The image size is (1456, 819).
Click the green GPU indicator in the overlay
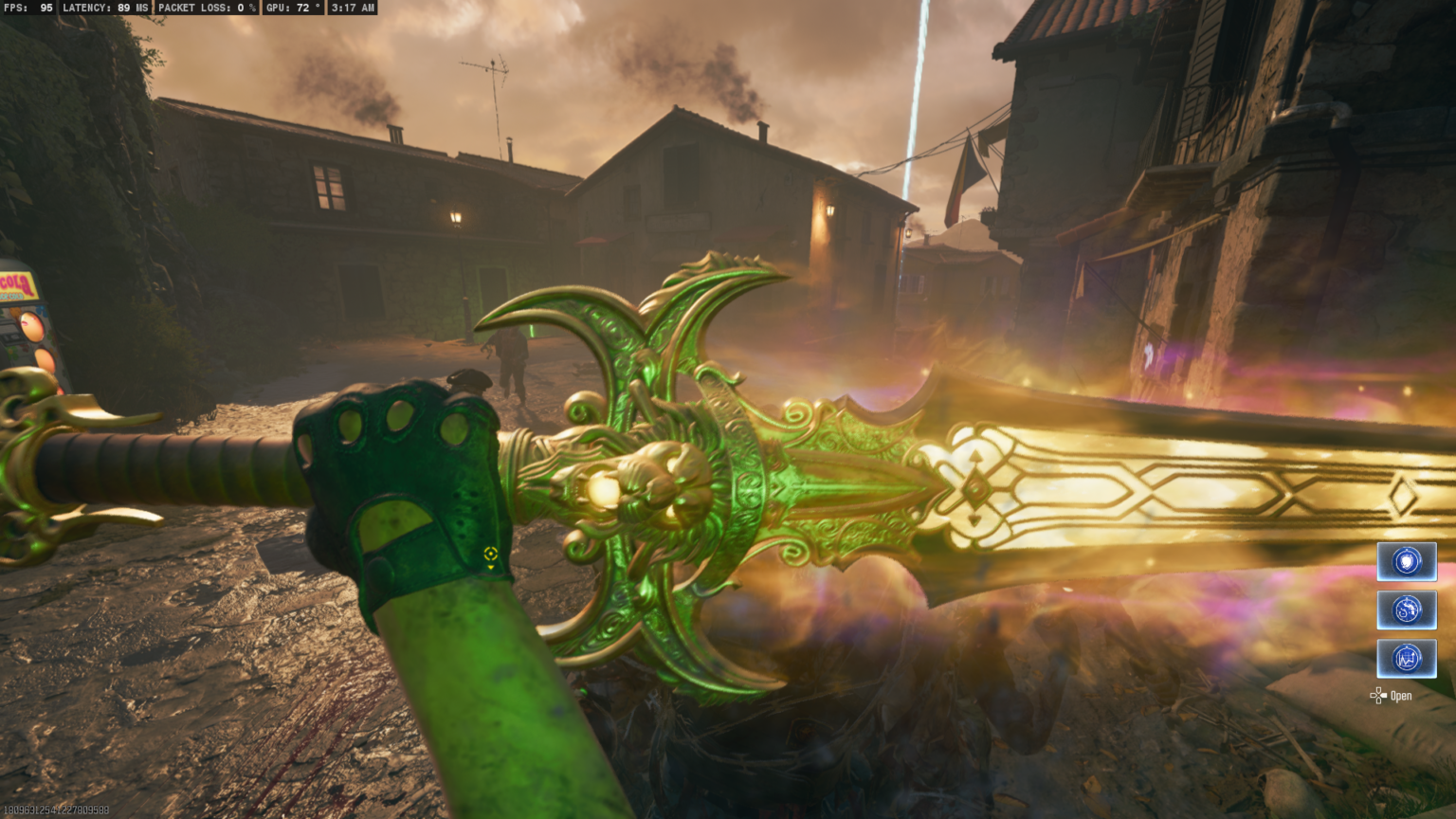click(x=294, y=8)
